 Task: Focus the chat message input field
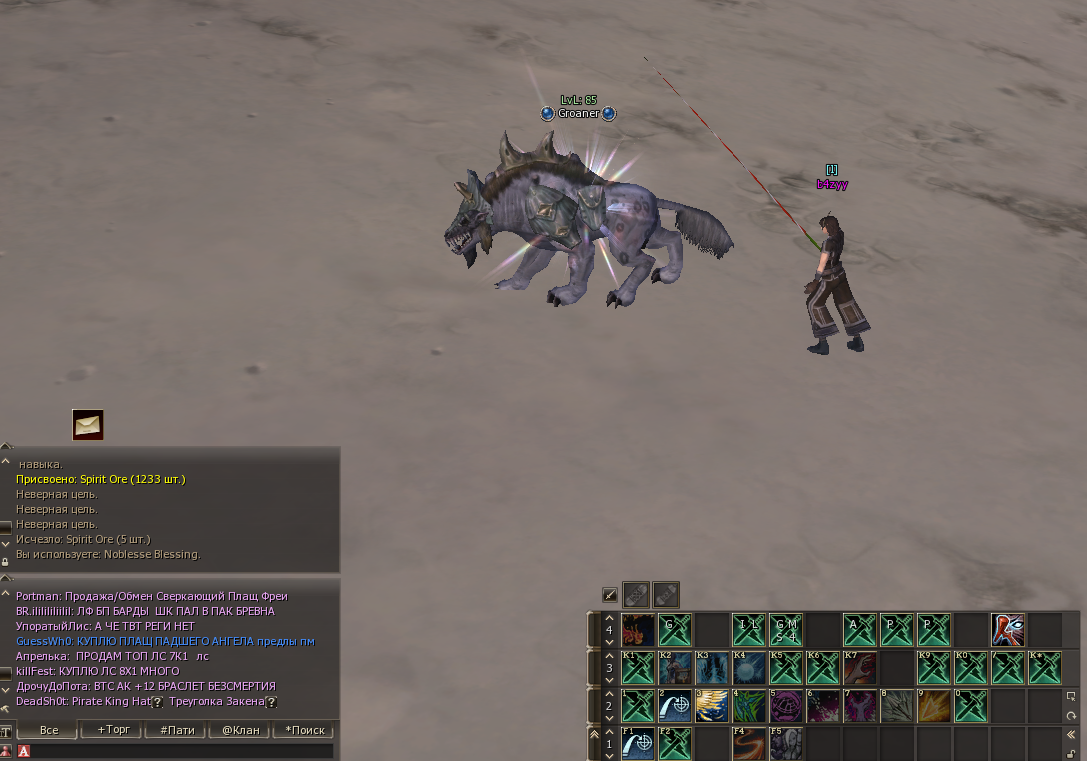[180, 750]
